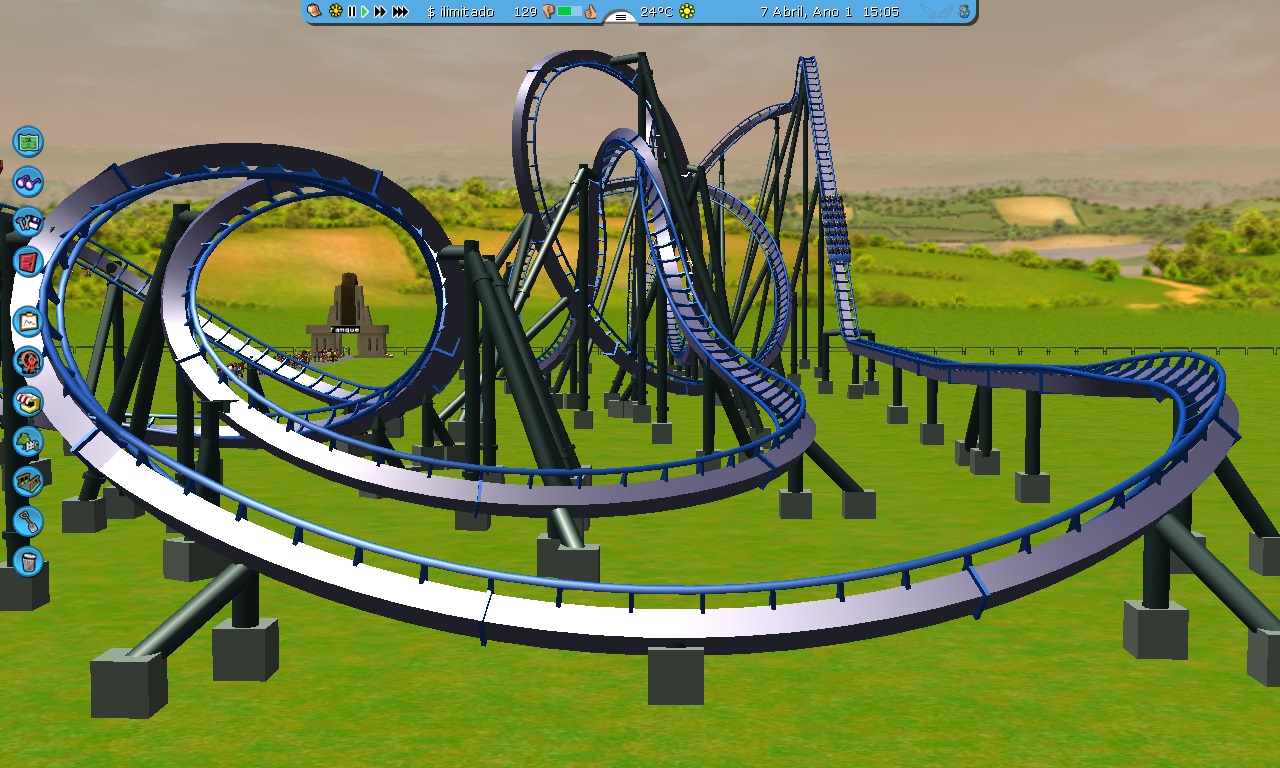Open the MixMaster fireworks editor
The height and width of the screenshot is (768, 1280).
27,362
